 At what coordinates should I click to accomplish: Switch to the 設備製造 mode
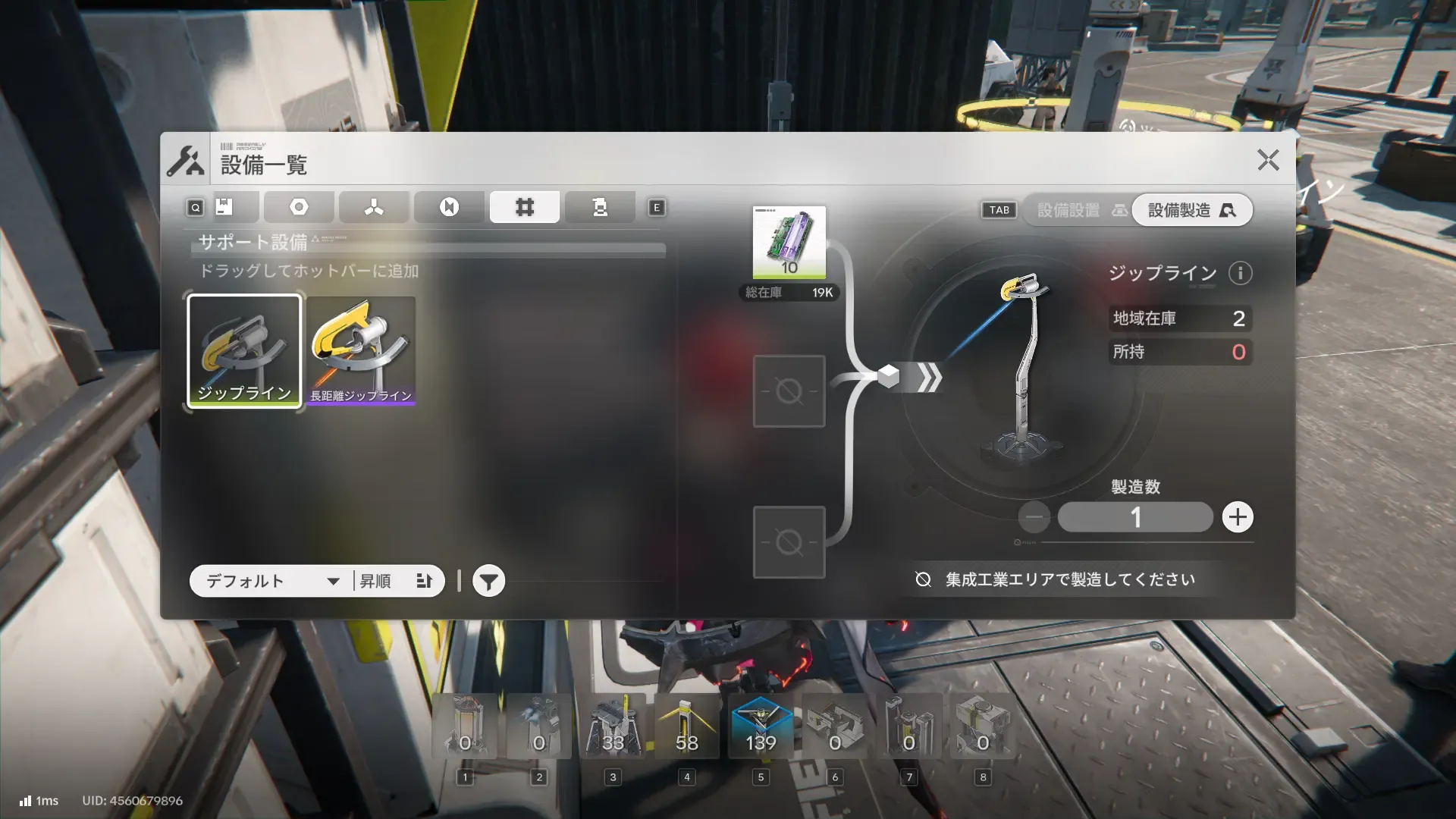[1191, 210]
